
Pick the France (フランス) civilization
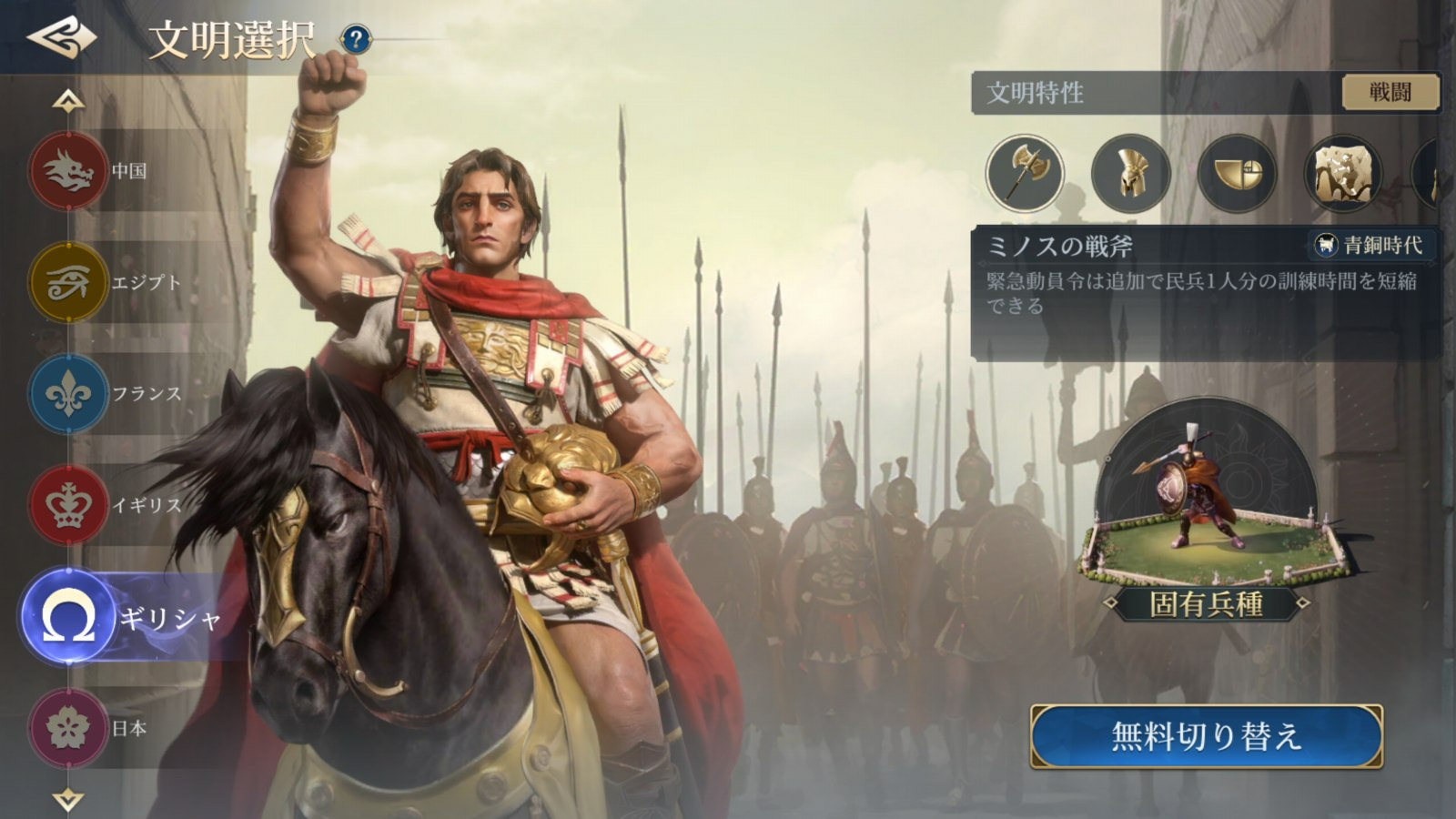(x=68, y=394)
